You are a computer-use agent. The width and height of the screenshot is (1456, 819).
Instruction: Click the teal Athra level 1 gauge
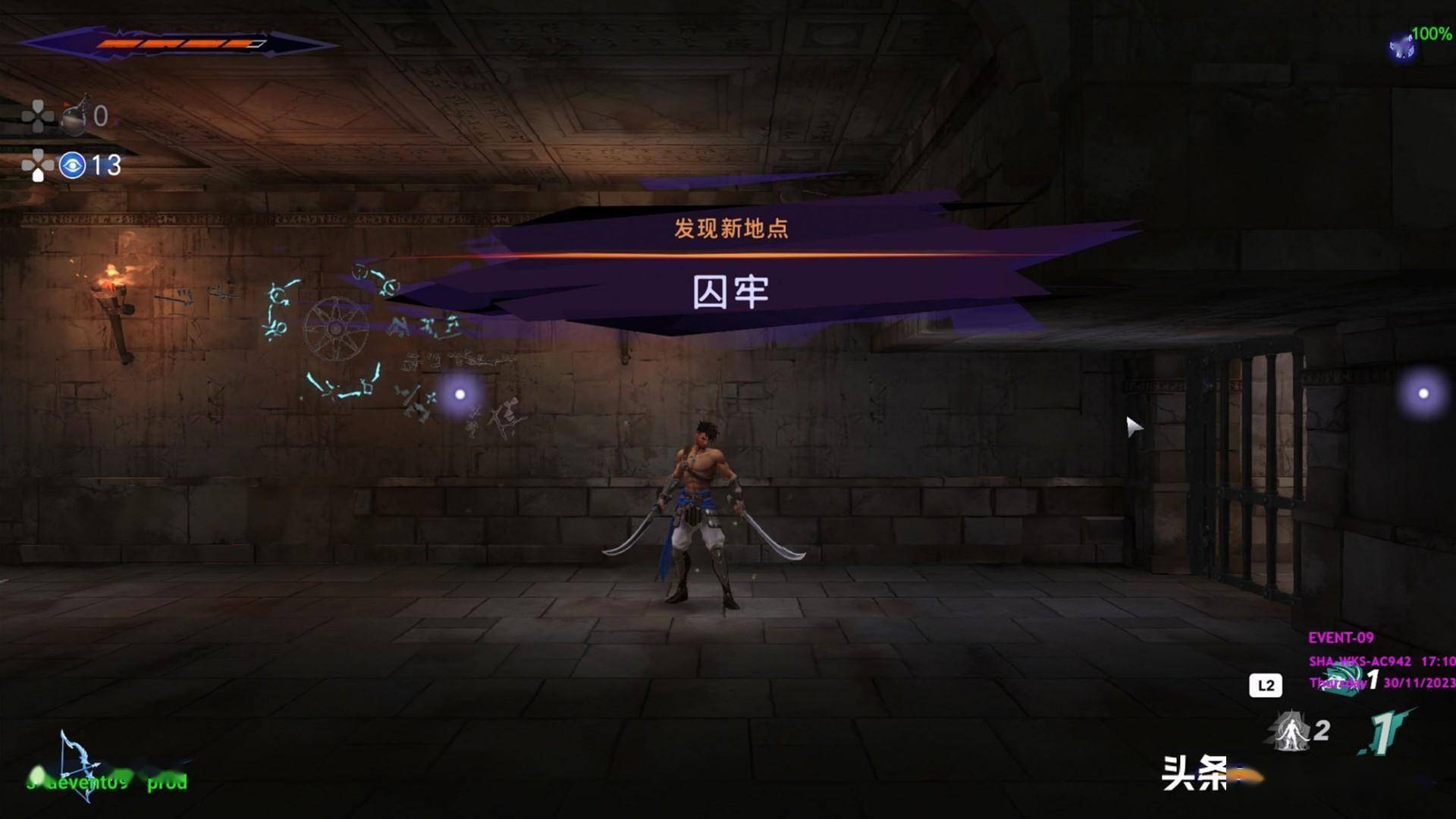click(x=1385, y=732)
